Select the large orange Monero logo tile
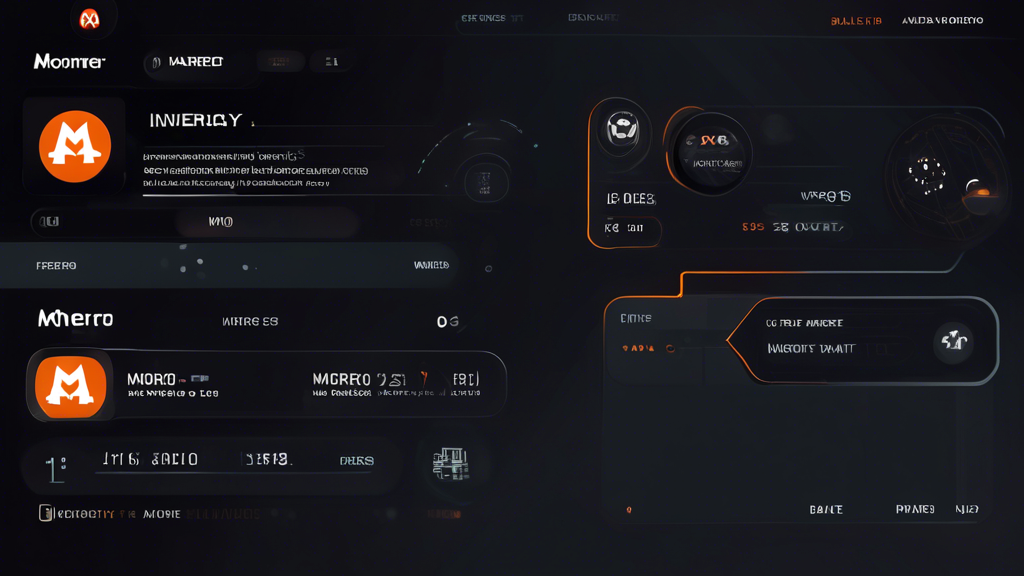The height and width of the screenshot is (576, 1024). pyautogui.click(x=74, y=146)
